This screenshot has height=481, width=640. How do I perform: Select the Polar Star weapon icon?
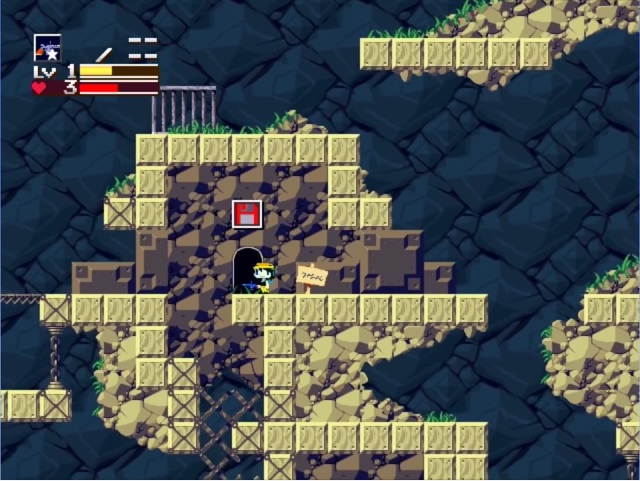[47, 47]
